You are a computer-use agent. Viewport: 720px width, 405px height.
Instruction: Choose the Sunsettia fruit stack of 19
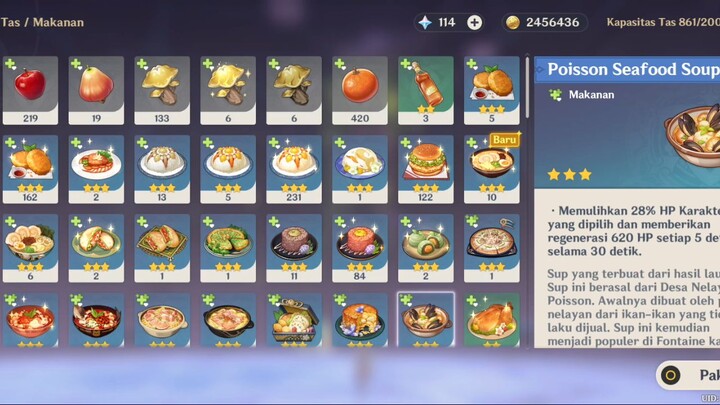click(x=95, y=89)
